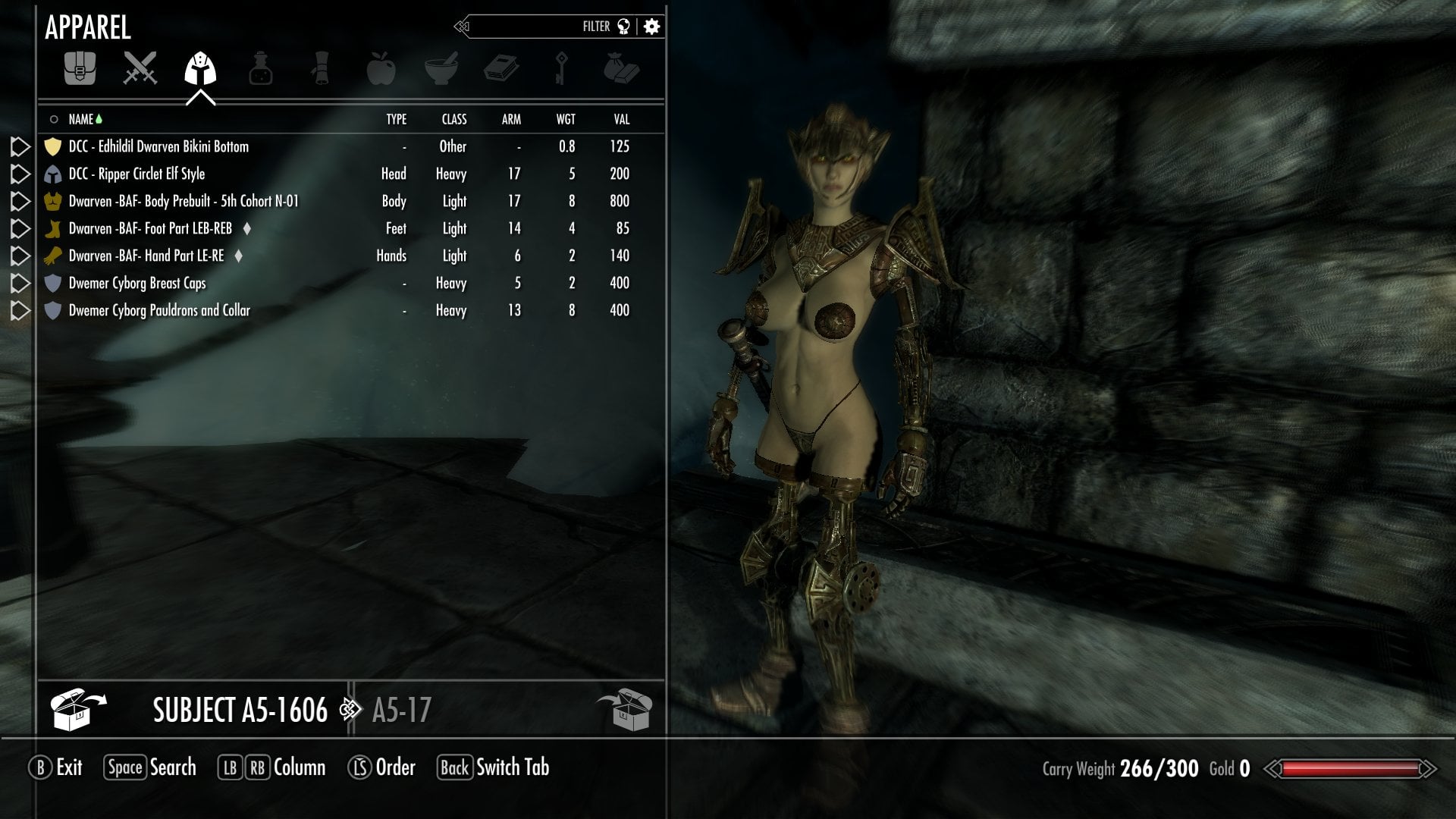Switch to the SUBJECT A5-1606 tab
Screen dimensions: 1456x819
239,711
